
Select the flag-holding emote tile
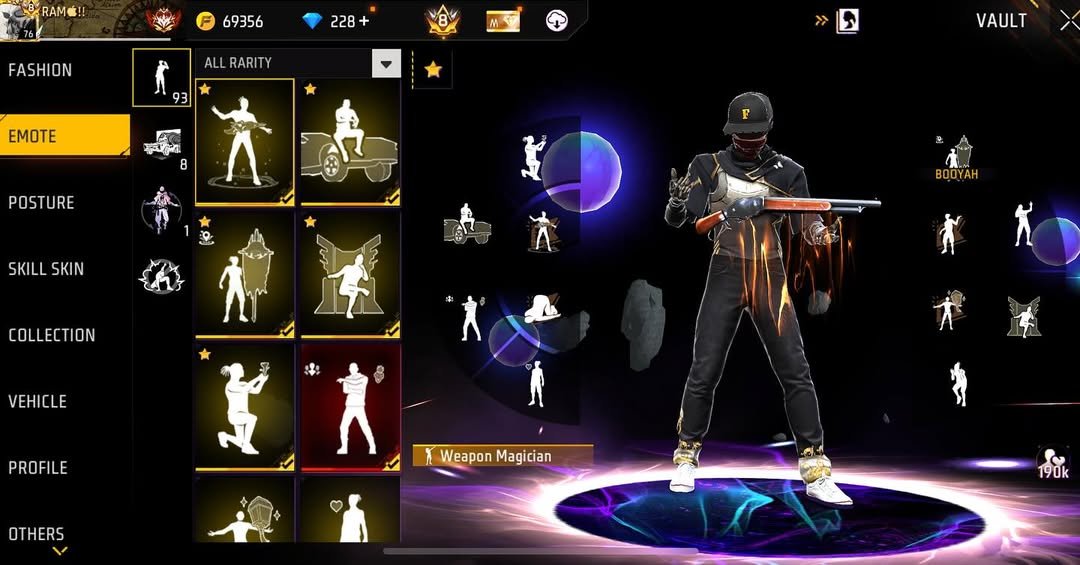coord(244,273)
